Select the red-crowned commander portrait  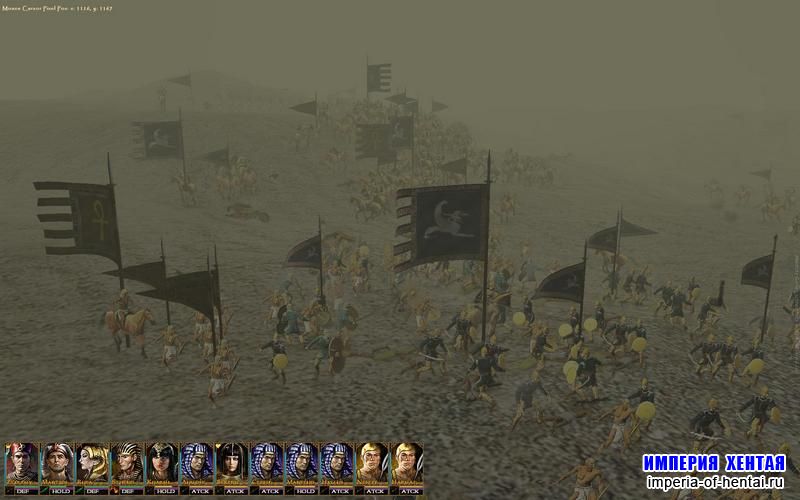coord(21,463)
